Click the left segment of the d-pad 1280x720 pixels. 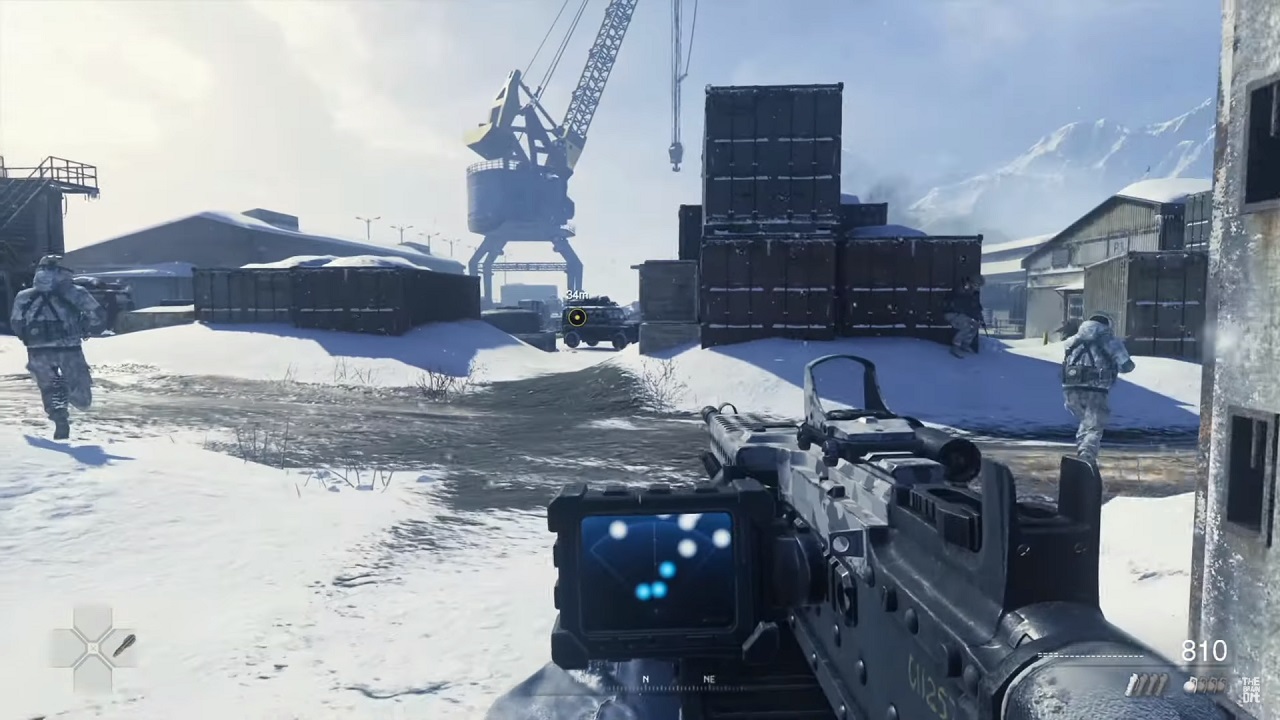point(62,647)
